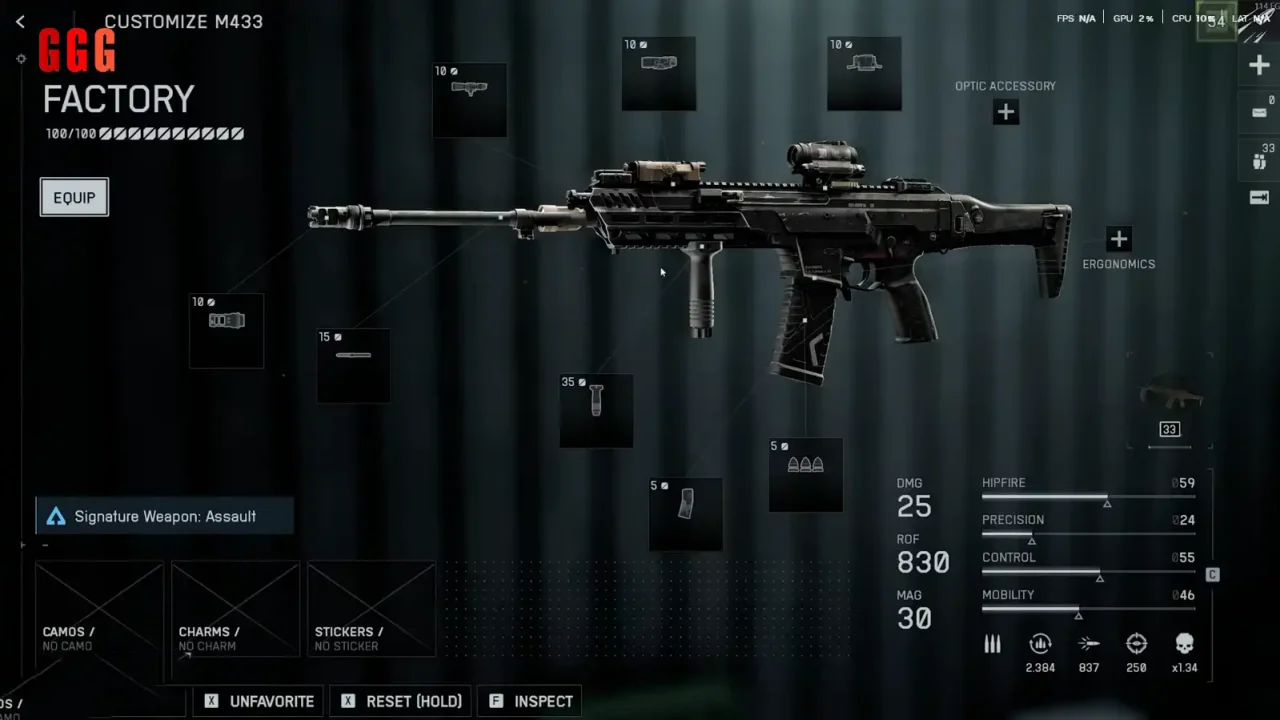
Task: Add an Optic Accessory attachment
Action: click(1005, 112)
